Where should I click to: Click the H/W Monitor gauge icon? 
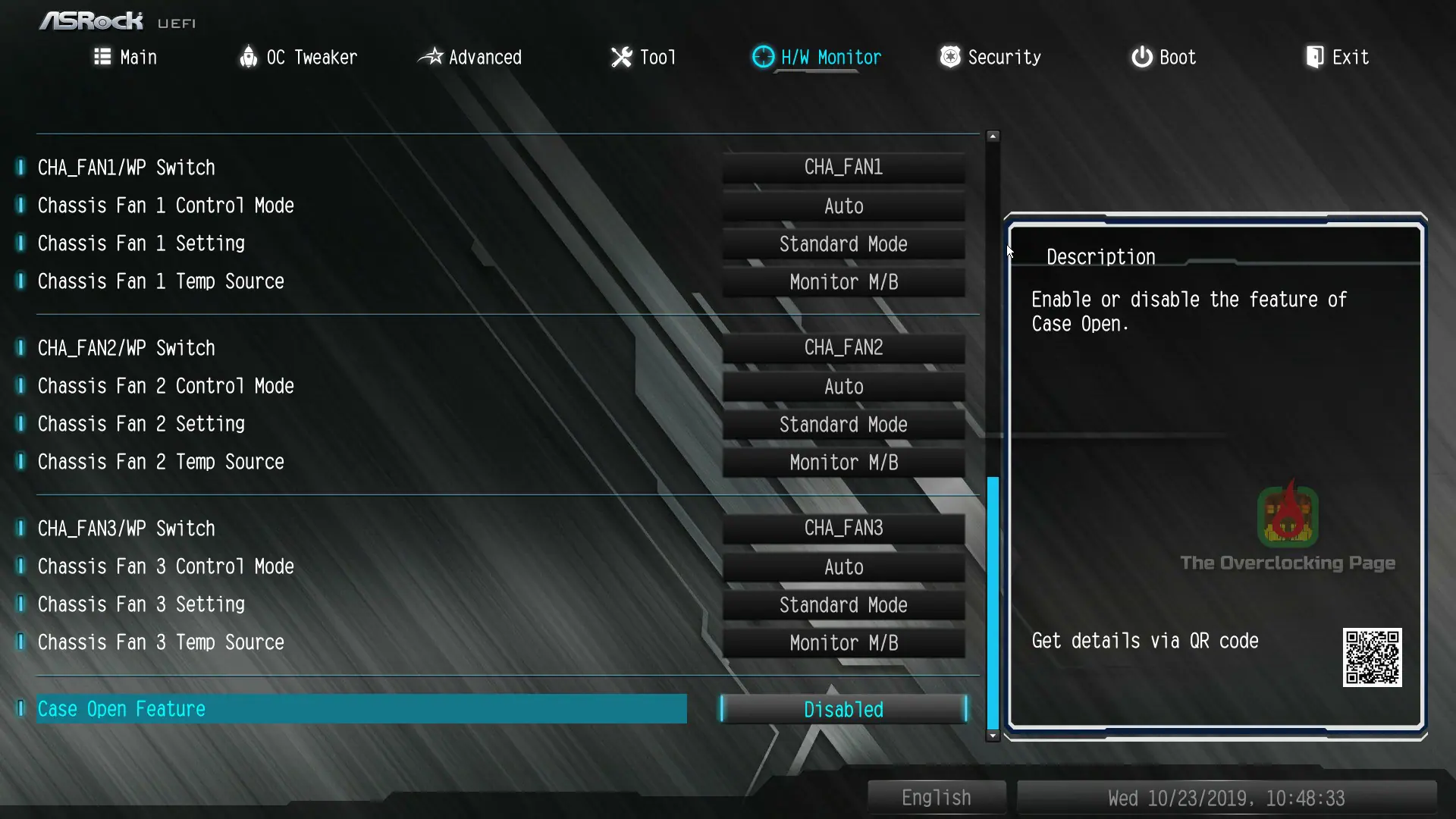tap(762, 57)
